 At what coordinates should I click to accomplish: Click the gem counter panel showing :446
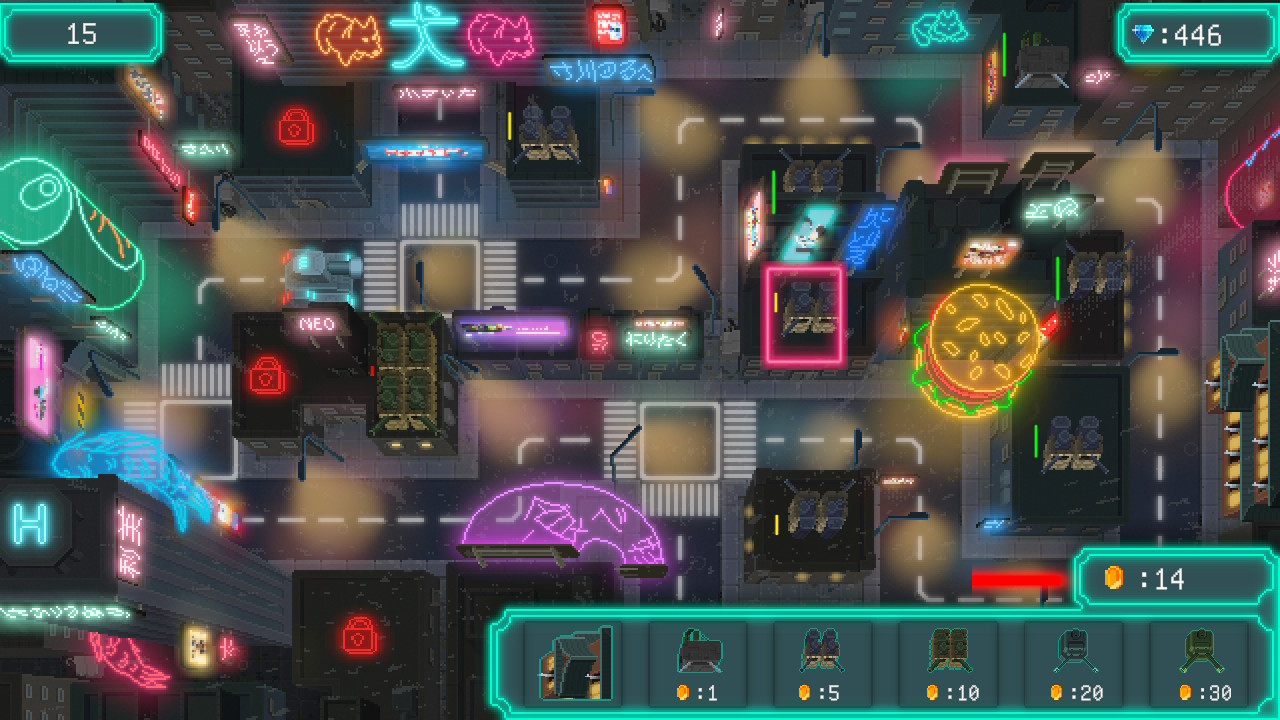click(x=1196, y=34)
